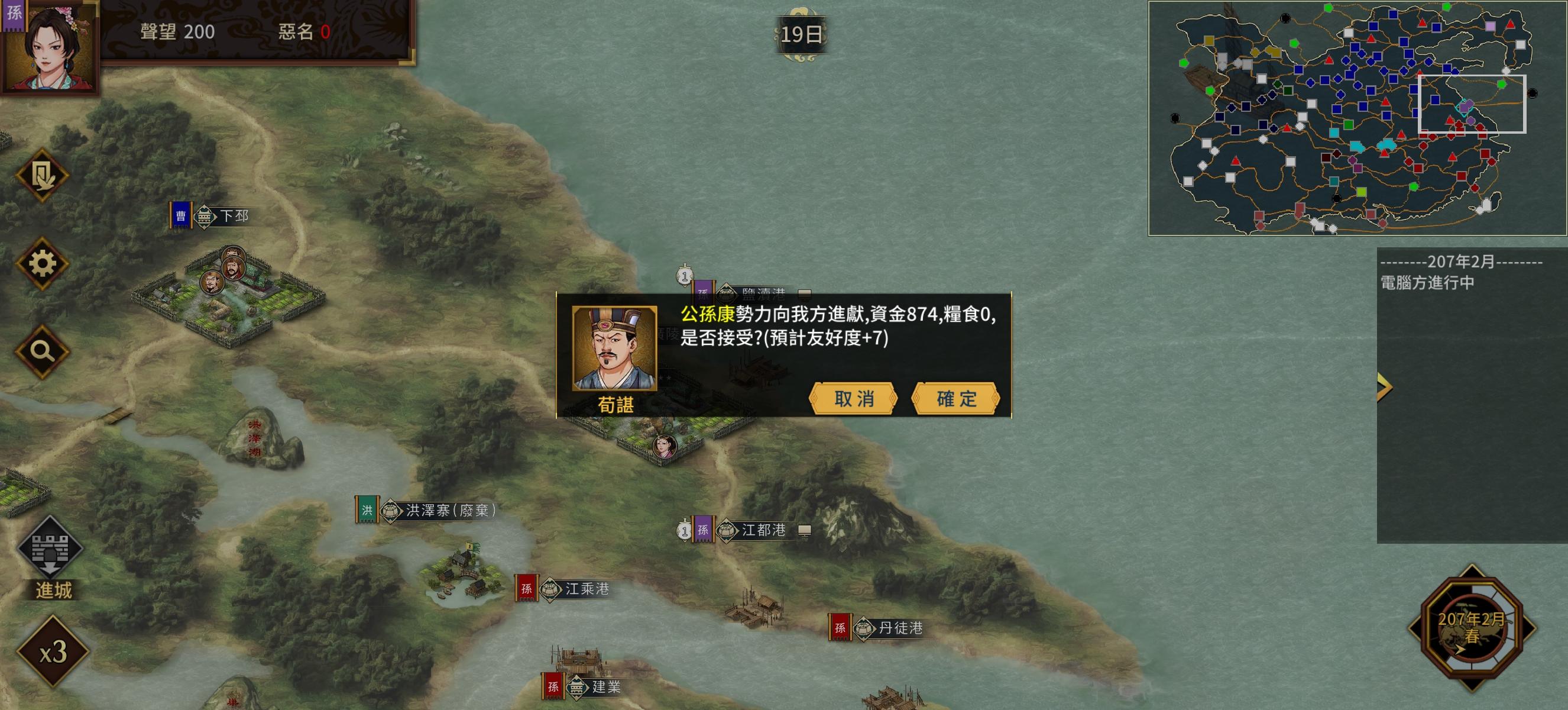Select the 下邳 city flag icon
The width and height of the screenshot is (1568, 710).
point(180,214)
